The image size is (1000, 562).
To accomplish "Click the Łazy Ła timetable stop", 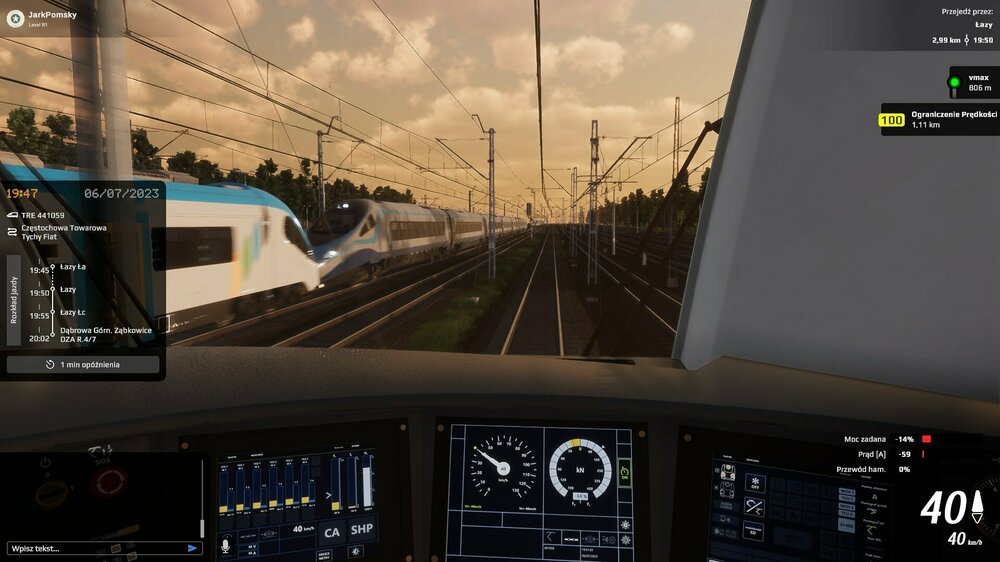I will 72,268.
